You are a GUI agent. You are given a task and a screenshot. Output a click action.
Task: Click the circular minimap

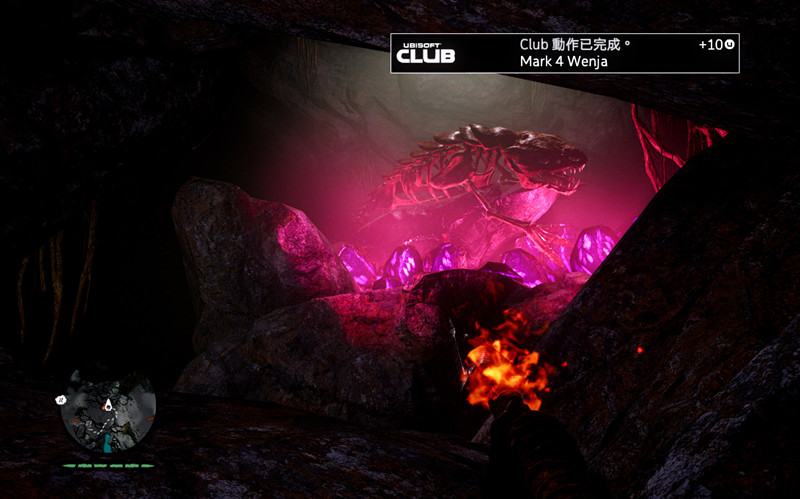click(108, 411)
